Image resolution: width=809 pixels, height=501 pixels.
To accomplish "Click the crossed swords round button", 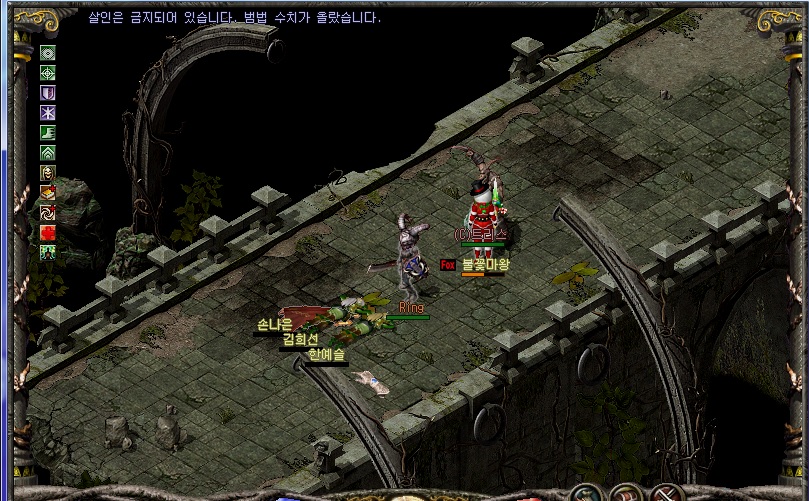I will (663, 493).
